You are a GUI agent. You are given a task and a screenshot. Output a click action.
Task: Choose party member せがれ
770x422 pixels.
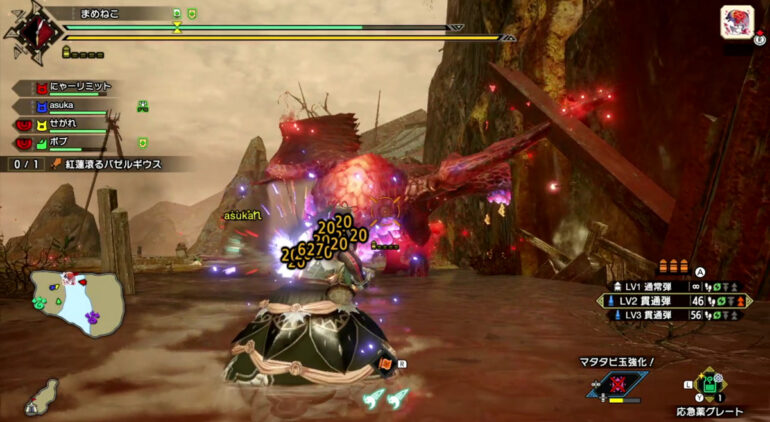(x=68, y=124)
